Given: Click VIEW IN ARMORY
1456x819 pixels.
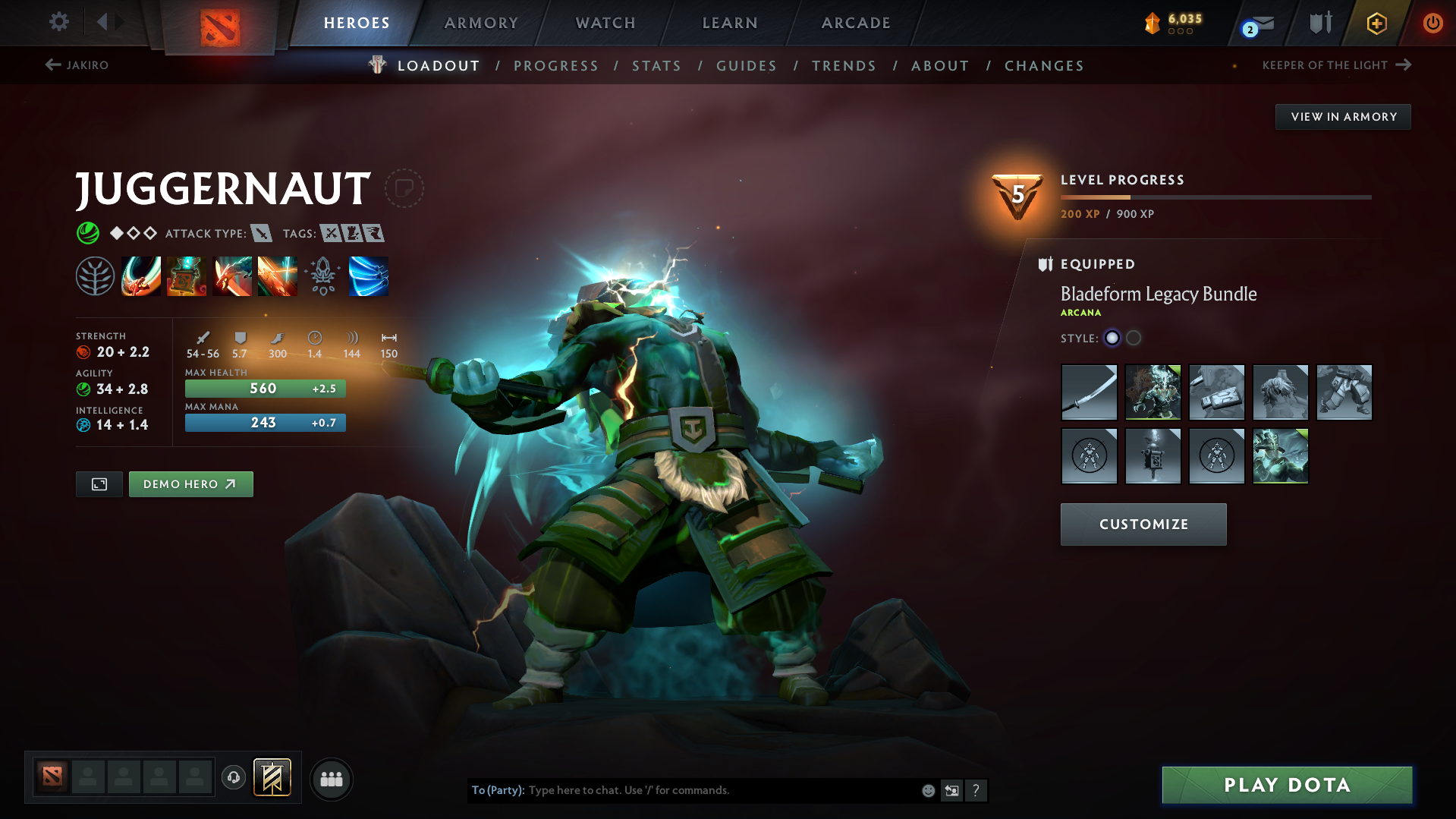Looking at the screenshot, I should (1343, 116).
